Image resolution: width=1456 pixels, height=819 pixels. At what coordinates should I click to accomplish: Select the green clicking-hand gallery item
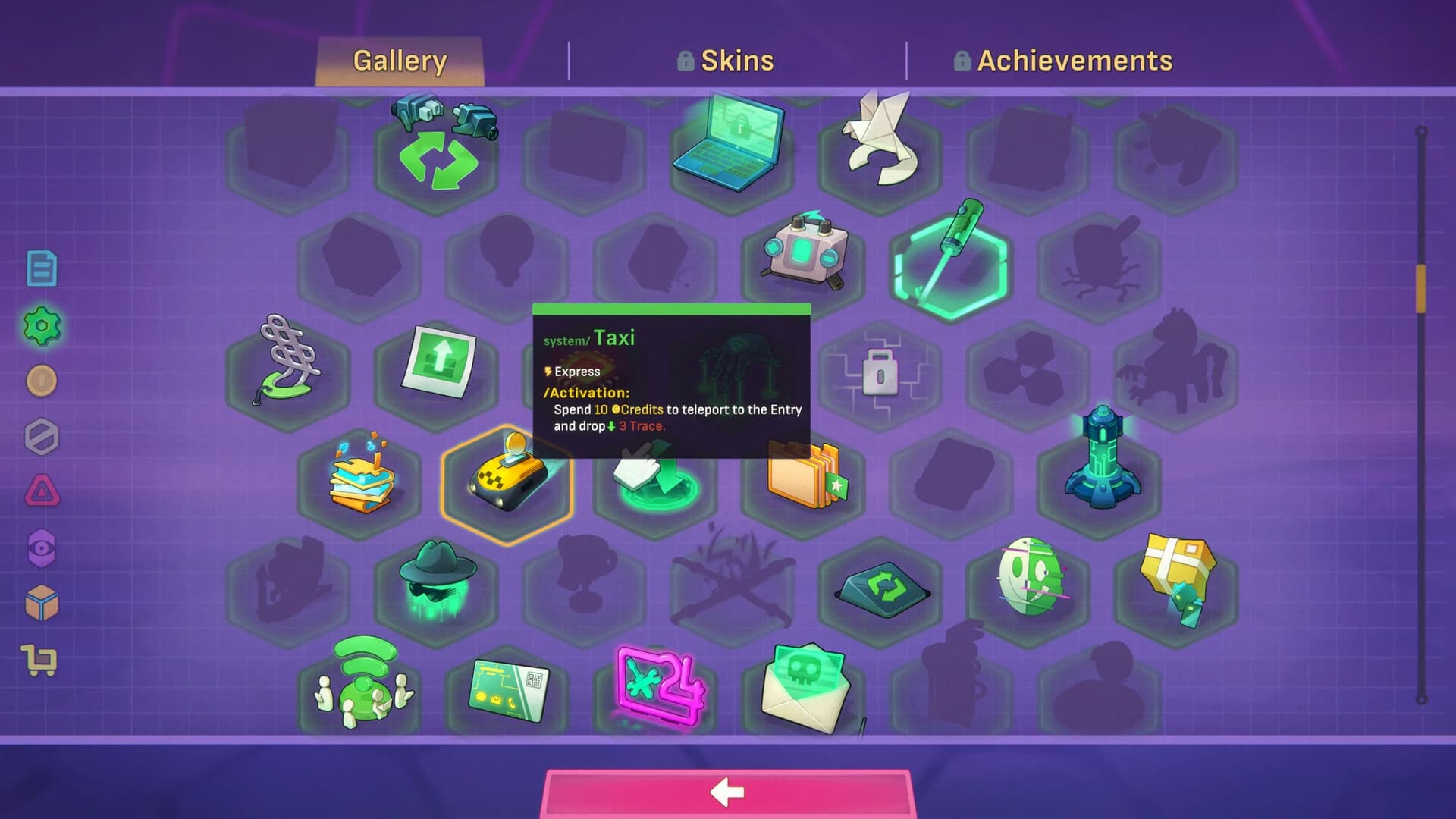click(656, 478)
